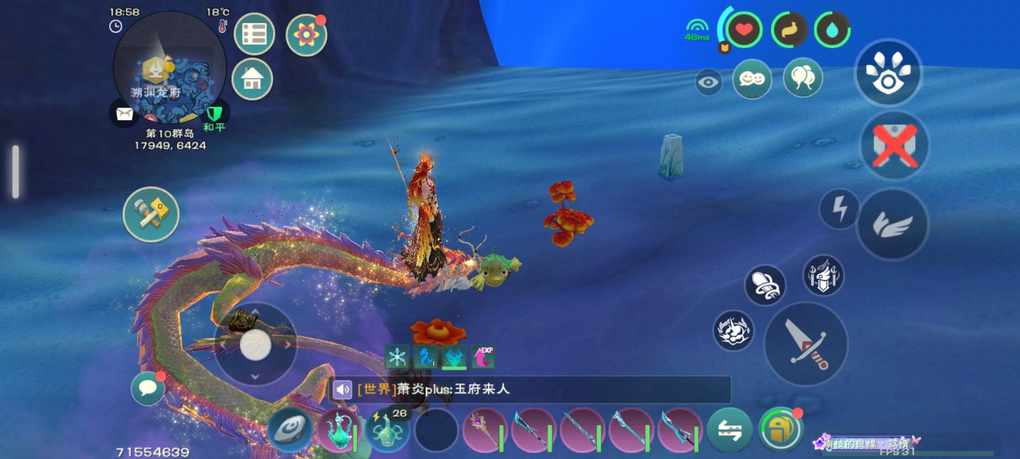The width and height of the screenshot is (1020, 459).
Task: Activate the lightning bolt sprint button
Action: (x=839, y=209)
